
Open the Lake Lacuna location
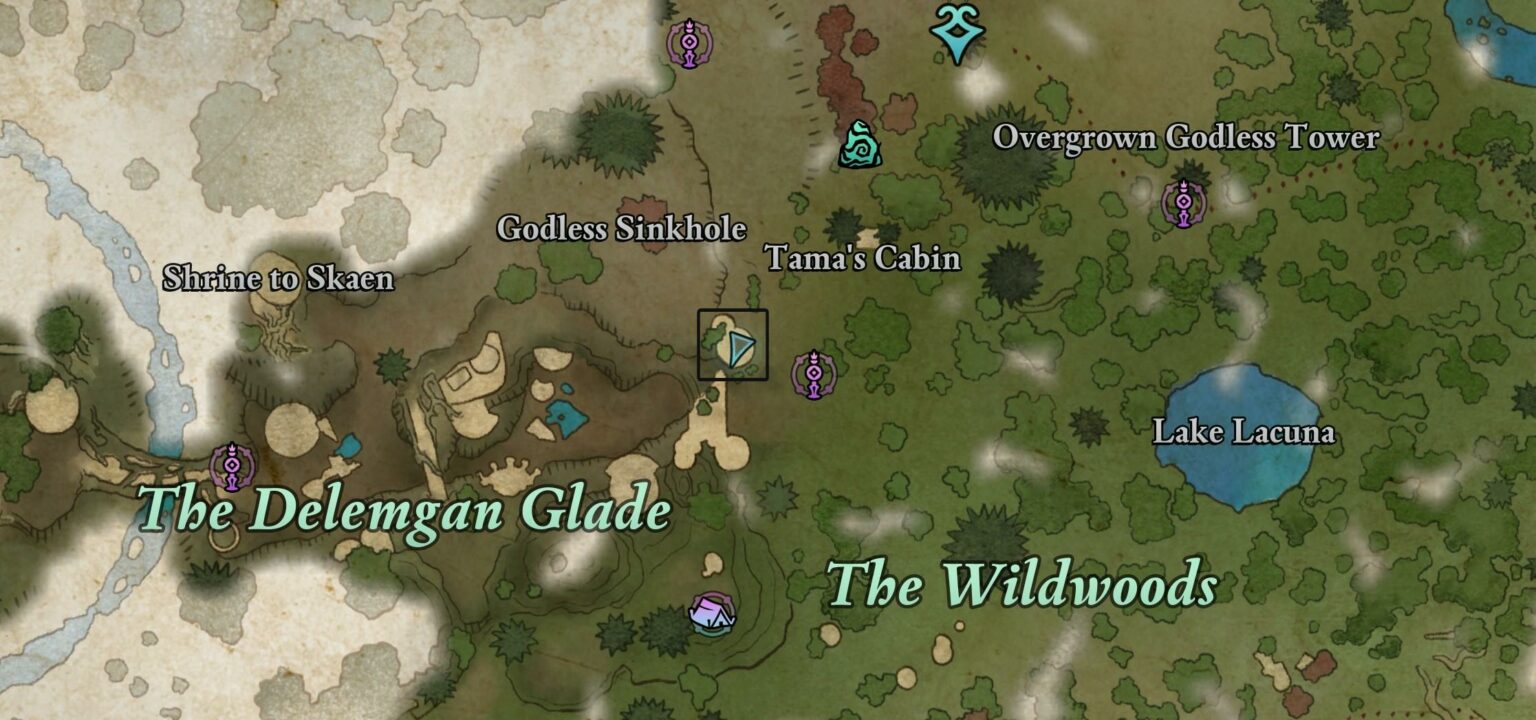pyautogui.click(x=1245, y=432)
